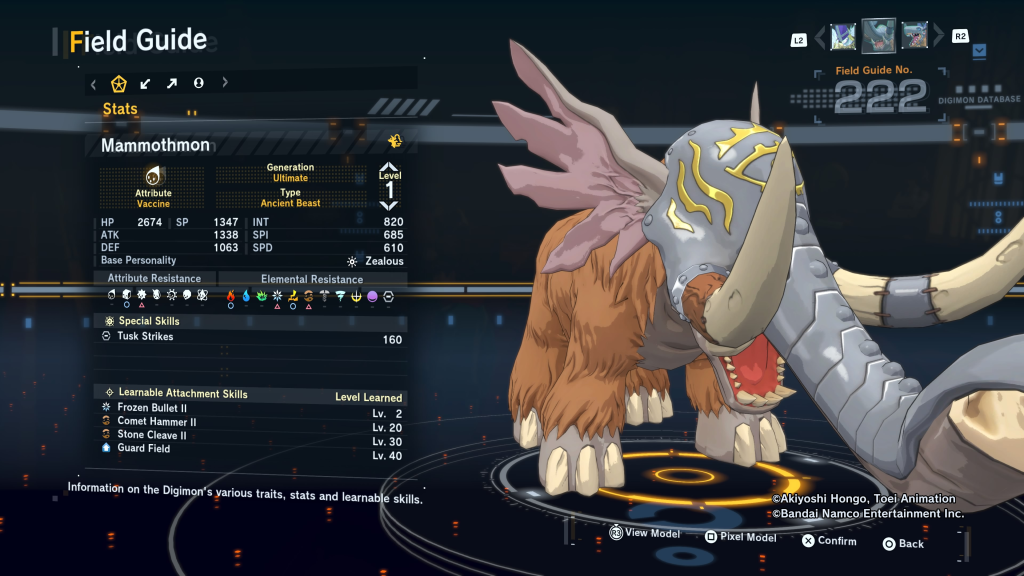Select the next Digimon thumbnail
The image size is (1024, 576).
914,37
